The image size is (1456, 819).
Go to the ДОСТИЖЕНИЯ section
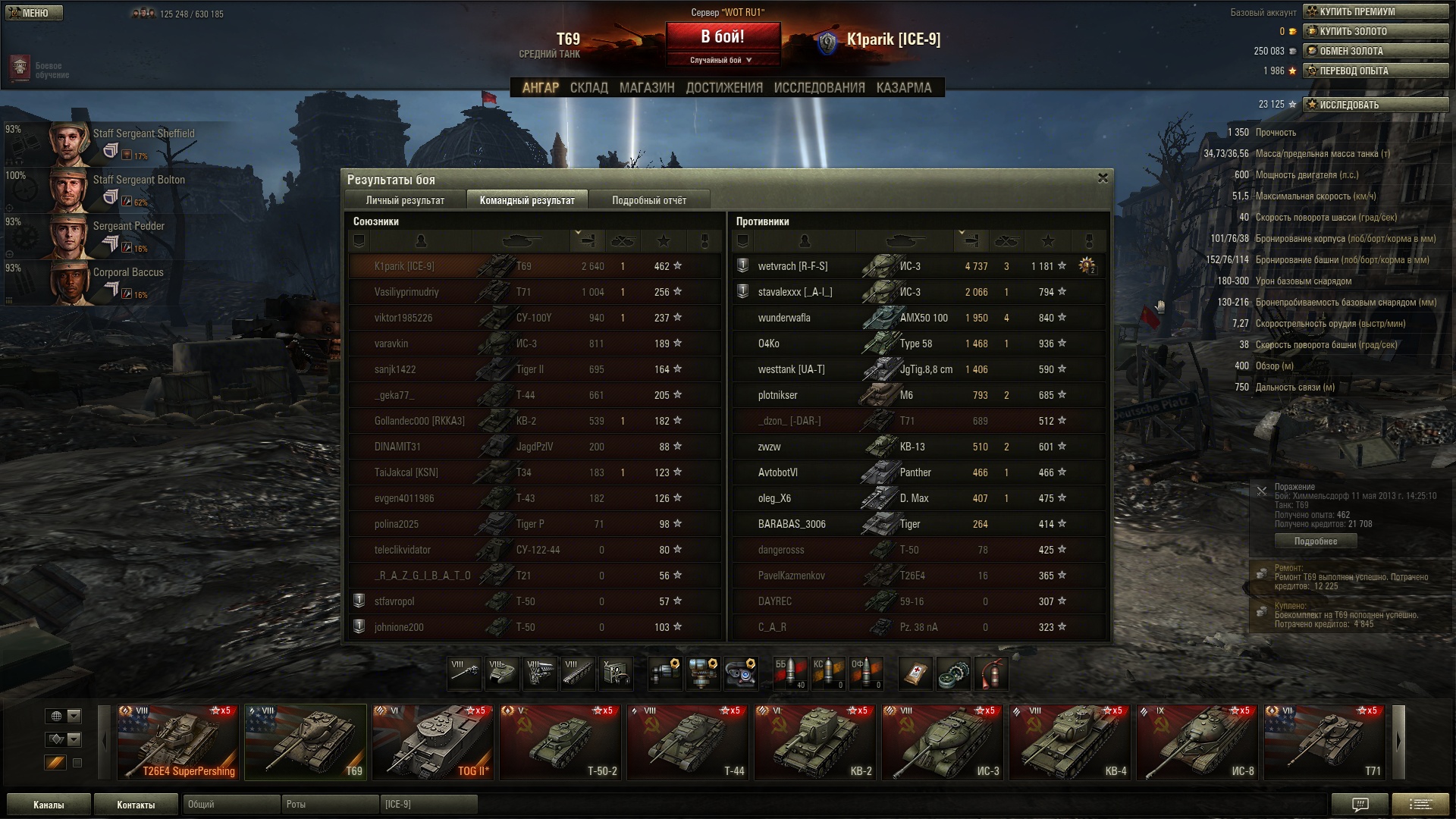pyautogui.click(x=724, y=88)
